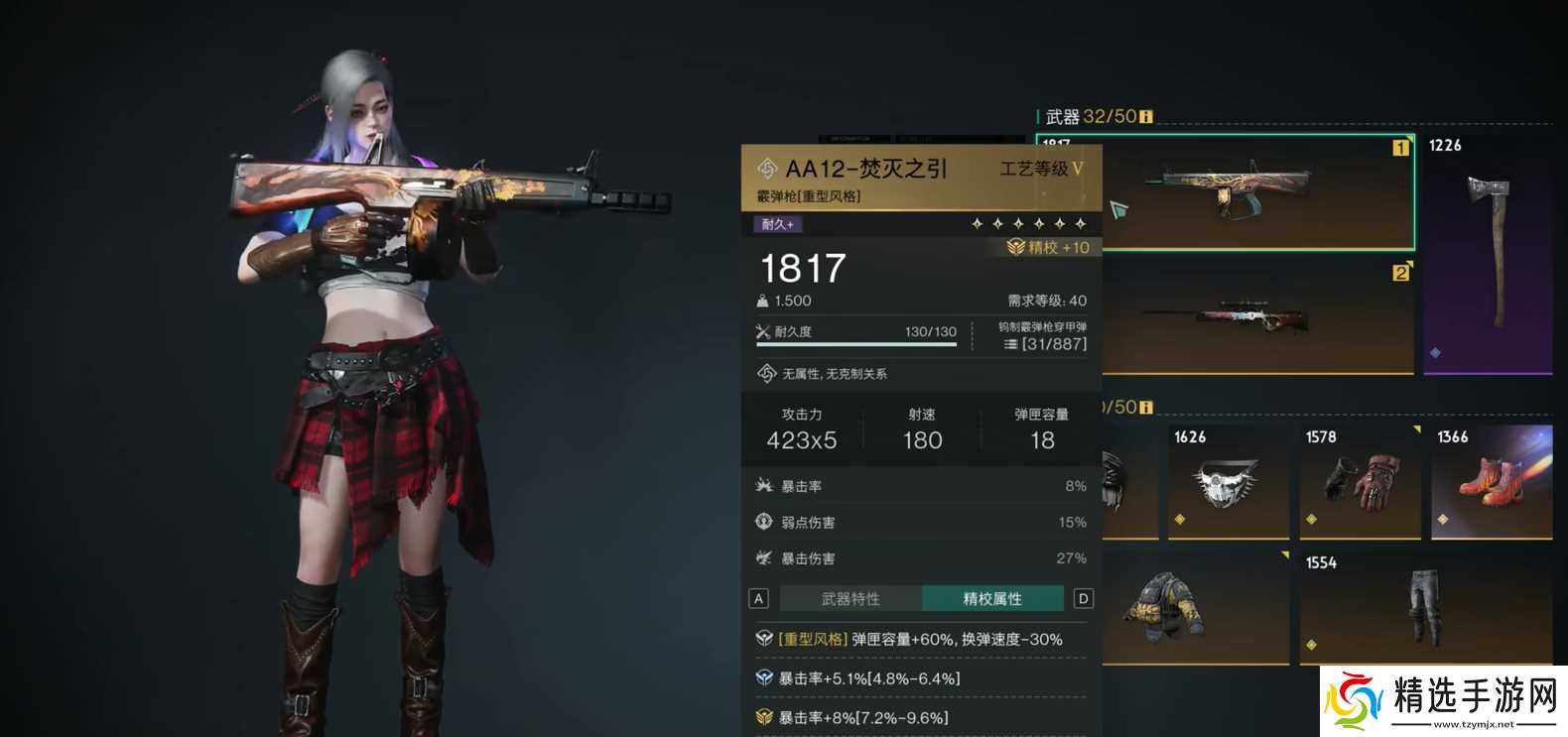
Task: Select the 1366 orange boots slot
Action: click(x=1492, y=481)
